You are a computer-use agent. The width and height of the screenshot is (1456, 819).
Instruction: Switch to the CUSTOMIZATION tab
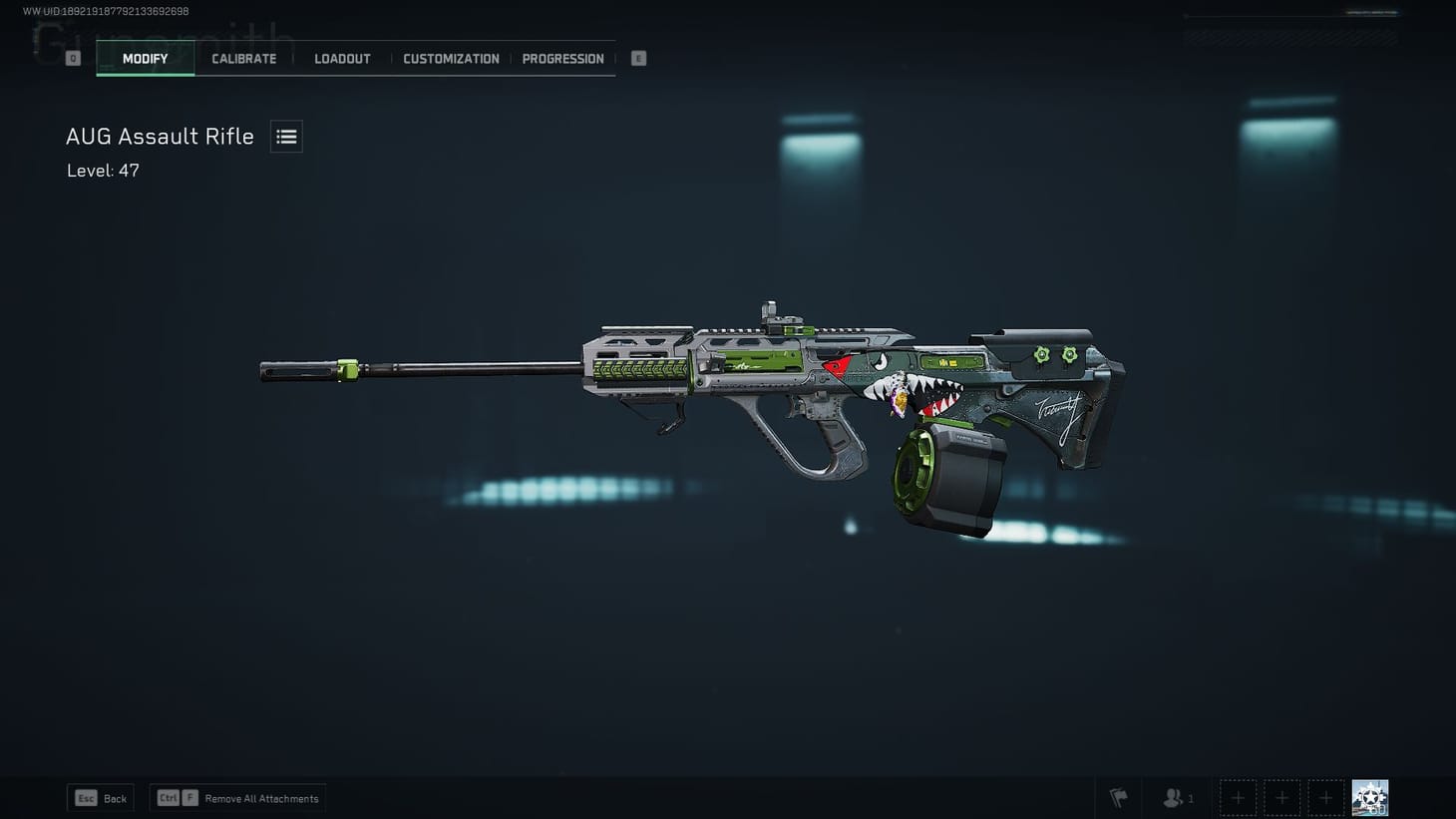click(451, 58)
